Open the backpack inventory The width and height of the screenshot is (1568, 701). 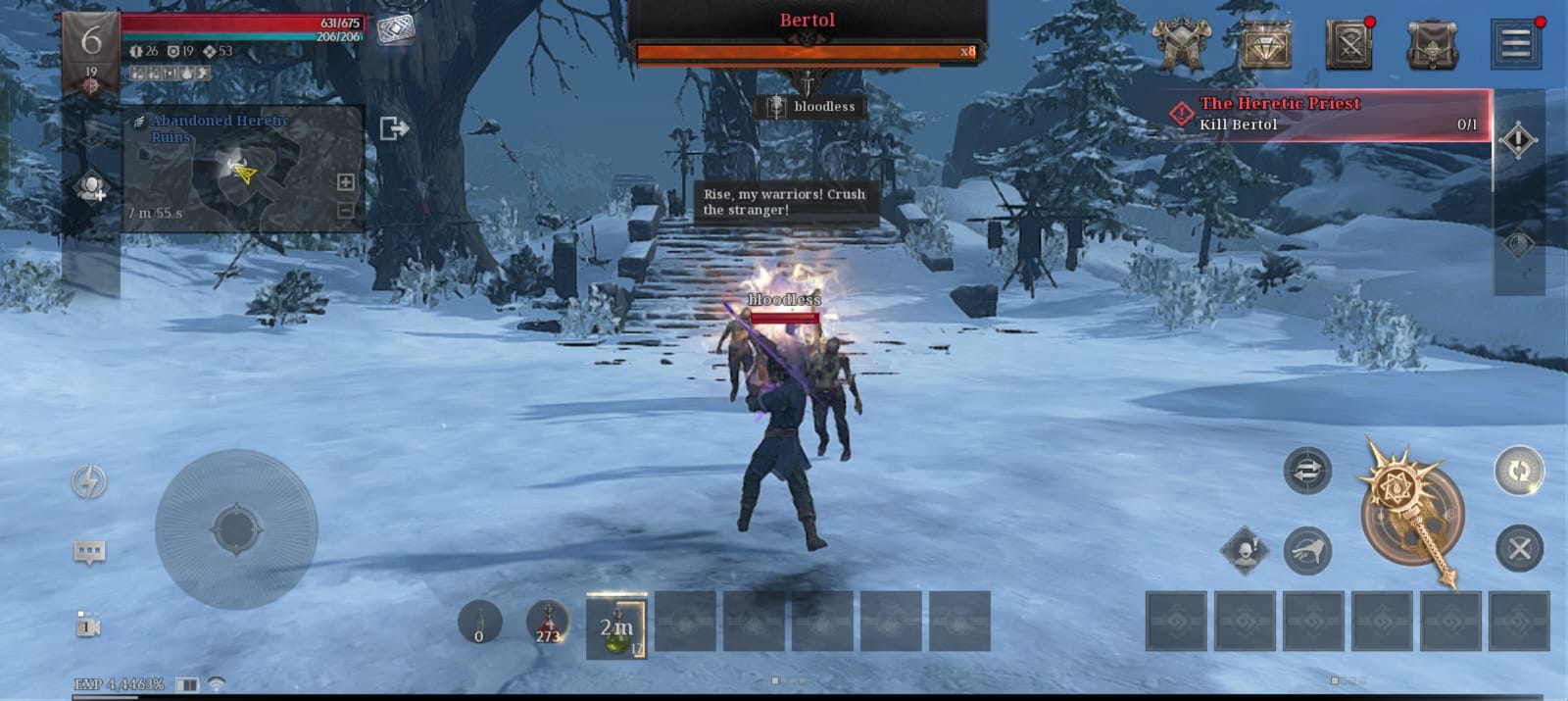(x=1432, y=44)
